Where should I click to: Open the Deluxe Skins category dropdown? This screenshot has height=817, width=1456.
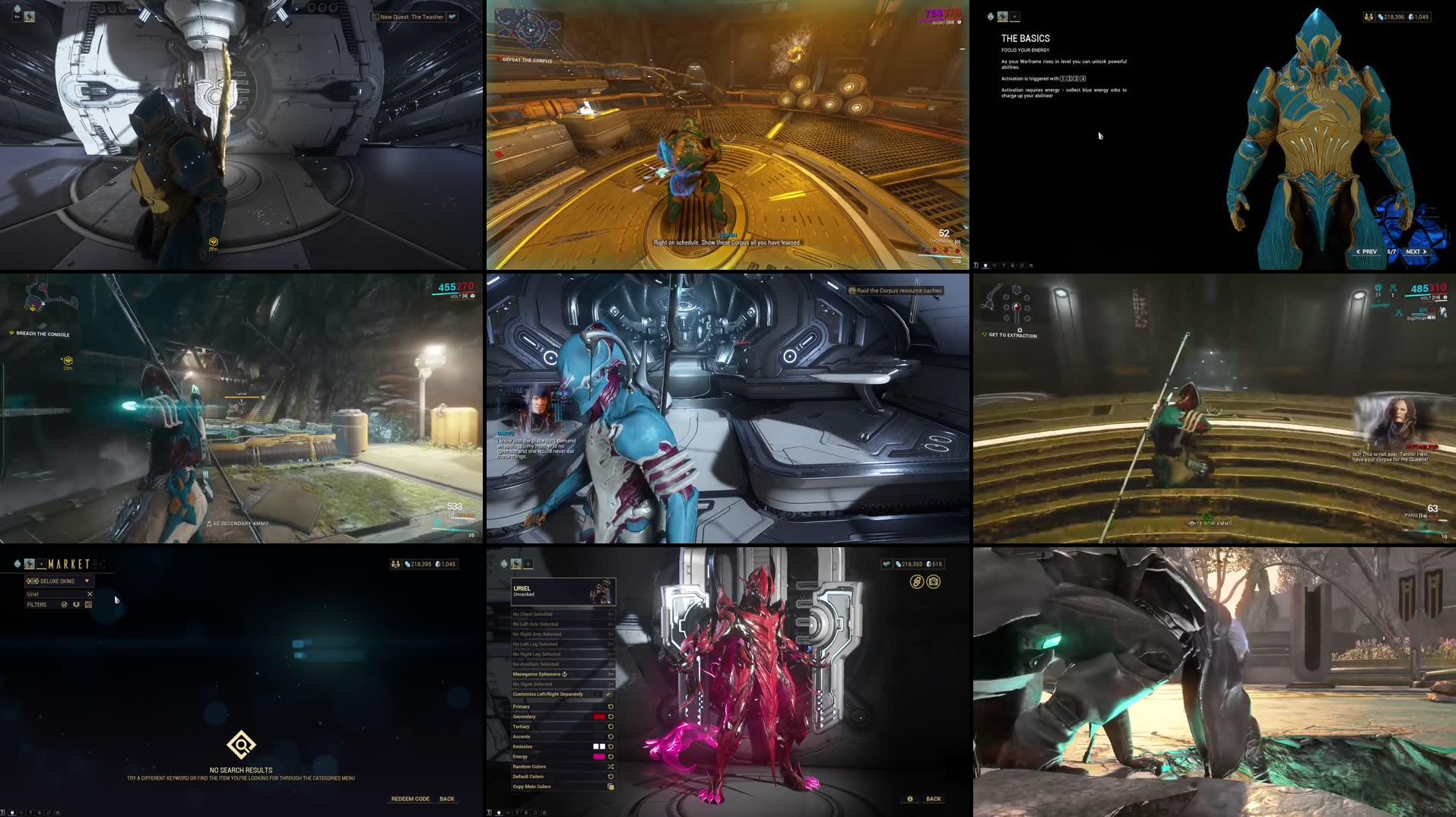coord(88,581)
